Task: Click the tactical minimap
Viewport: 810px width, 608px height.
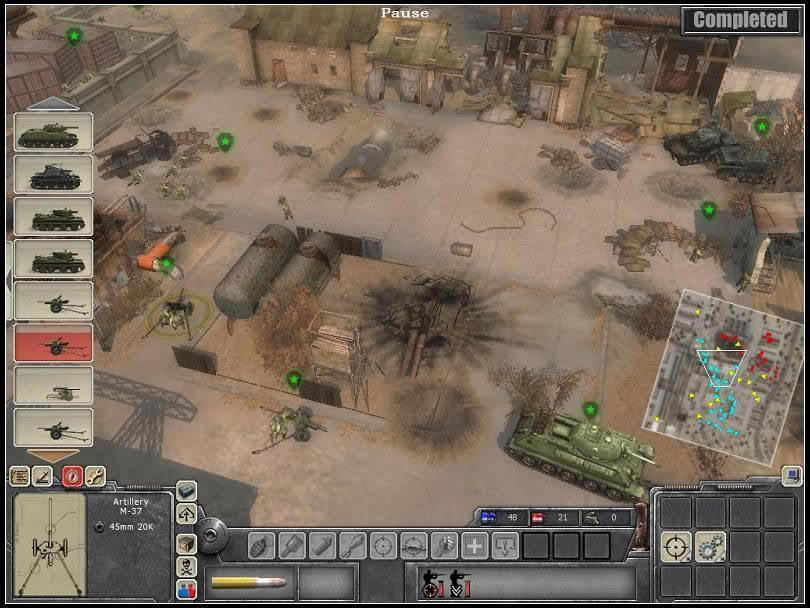Action: pyautogui.click(x=728, y=375)
